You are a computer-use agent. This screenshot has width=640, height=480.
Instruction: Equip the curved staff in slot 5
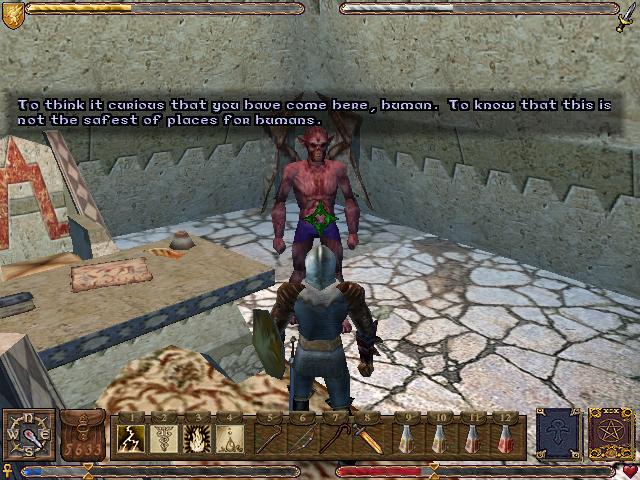(x=270, y=437)
